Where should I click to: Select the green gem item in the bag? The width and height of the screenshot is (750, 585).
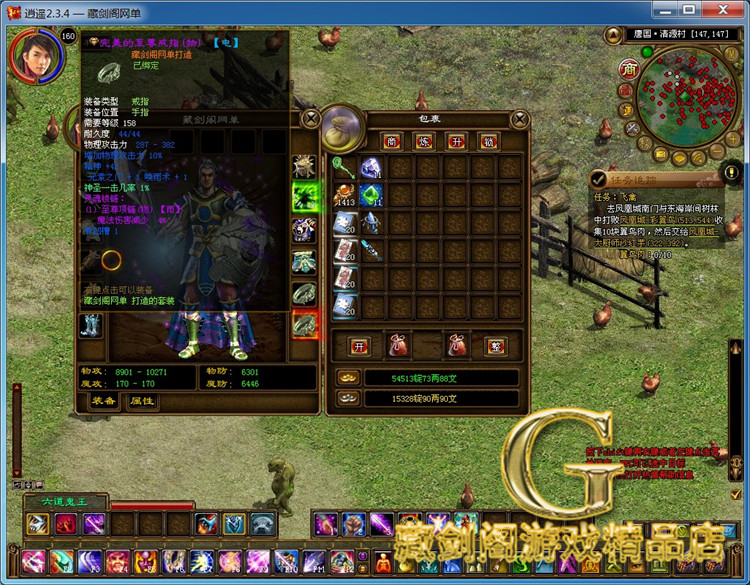[x=371, y=195]
